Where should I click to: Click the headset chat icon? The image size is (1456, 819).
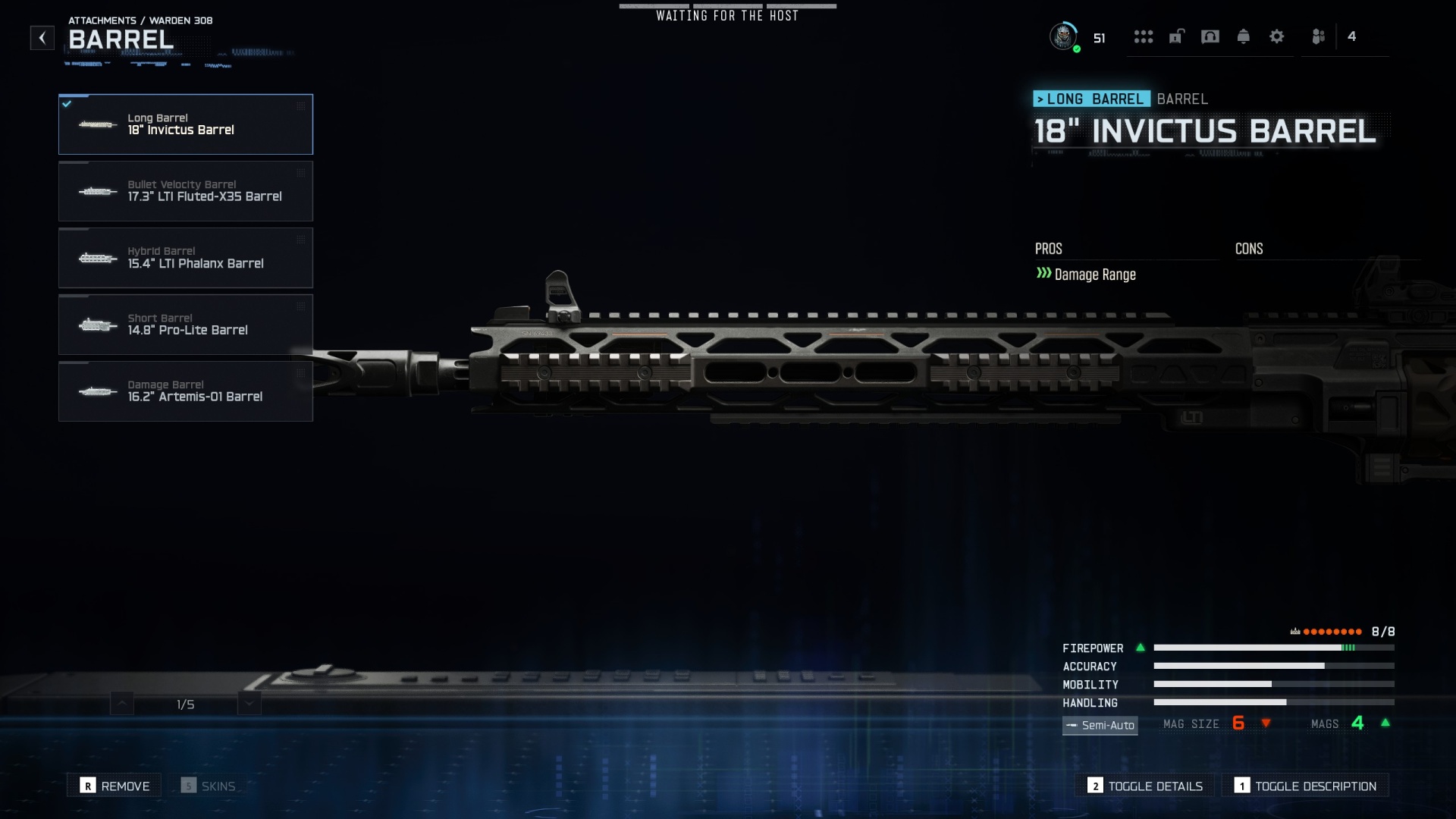(x=1210, y=36)
